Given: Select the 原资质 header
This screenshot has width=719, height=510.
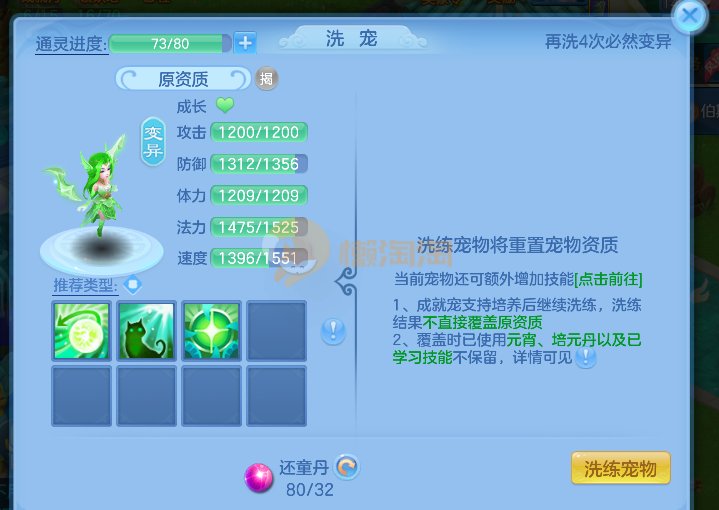Looking at the screenshot, I should [x=183, y=79].
